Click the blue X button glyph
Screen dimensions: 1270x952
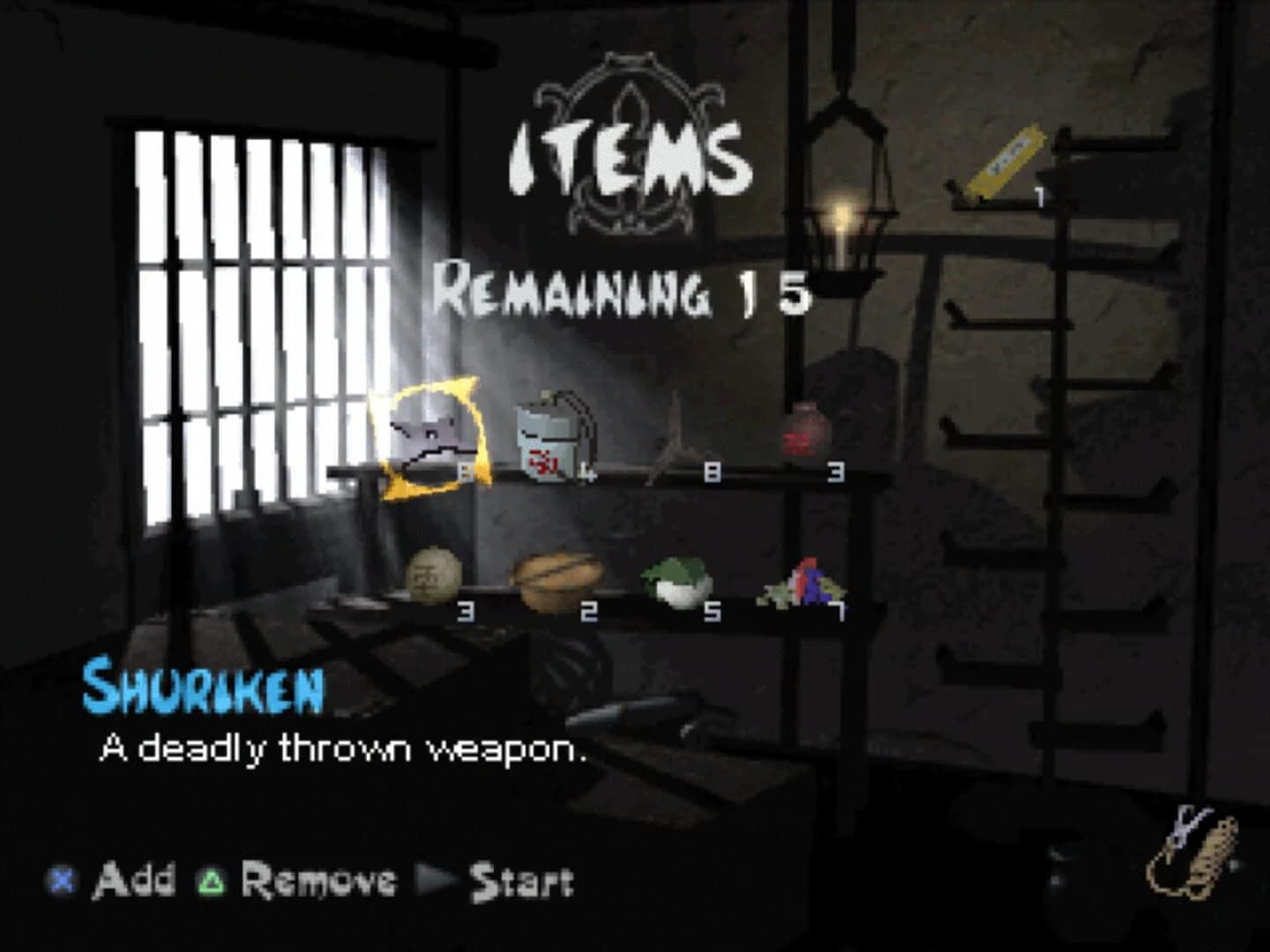pyautogui.click(x=59, y=879)
